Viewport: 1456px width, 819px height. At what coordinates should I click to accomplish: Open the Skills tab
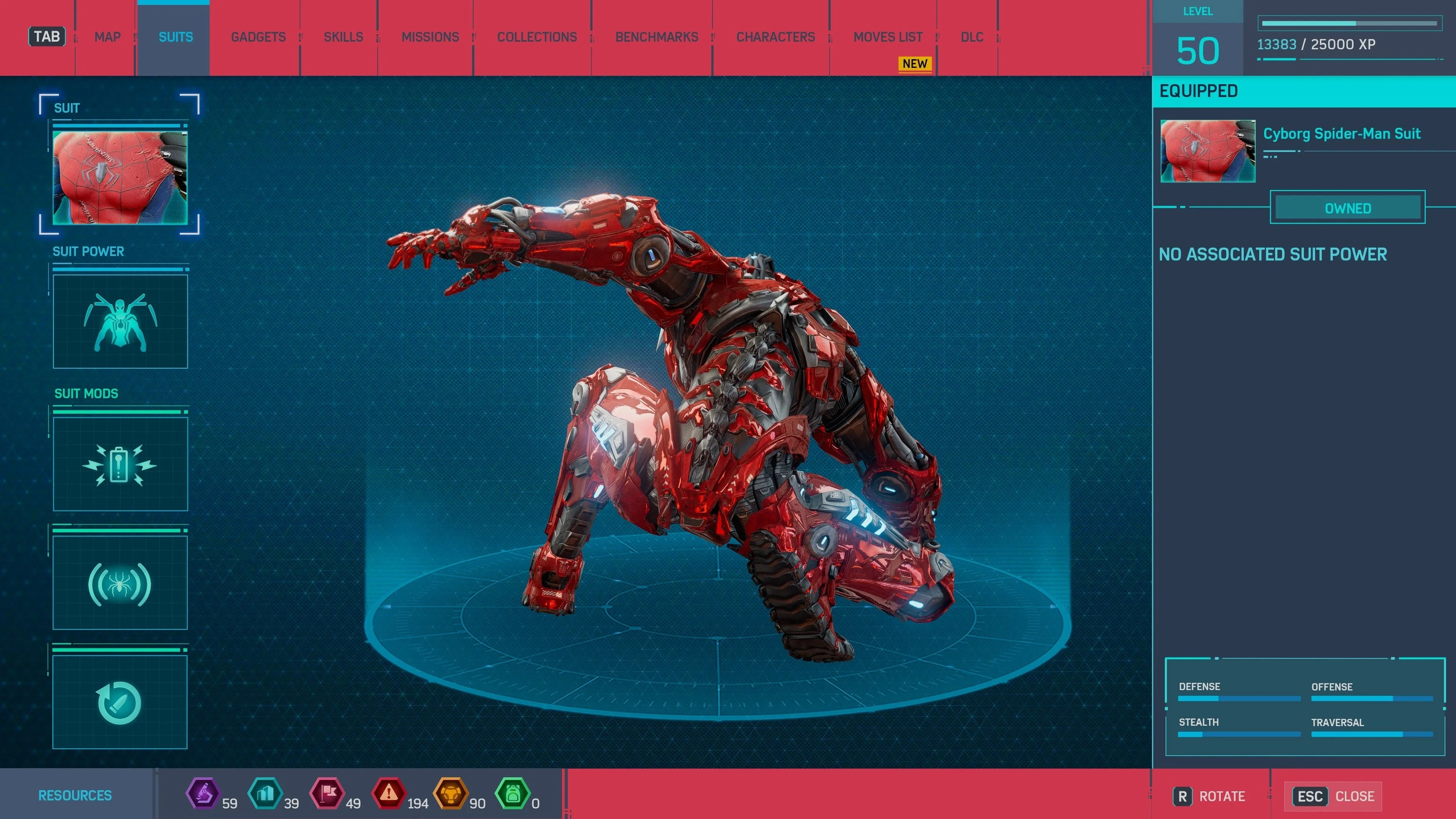[x=343, y=37]
